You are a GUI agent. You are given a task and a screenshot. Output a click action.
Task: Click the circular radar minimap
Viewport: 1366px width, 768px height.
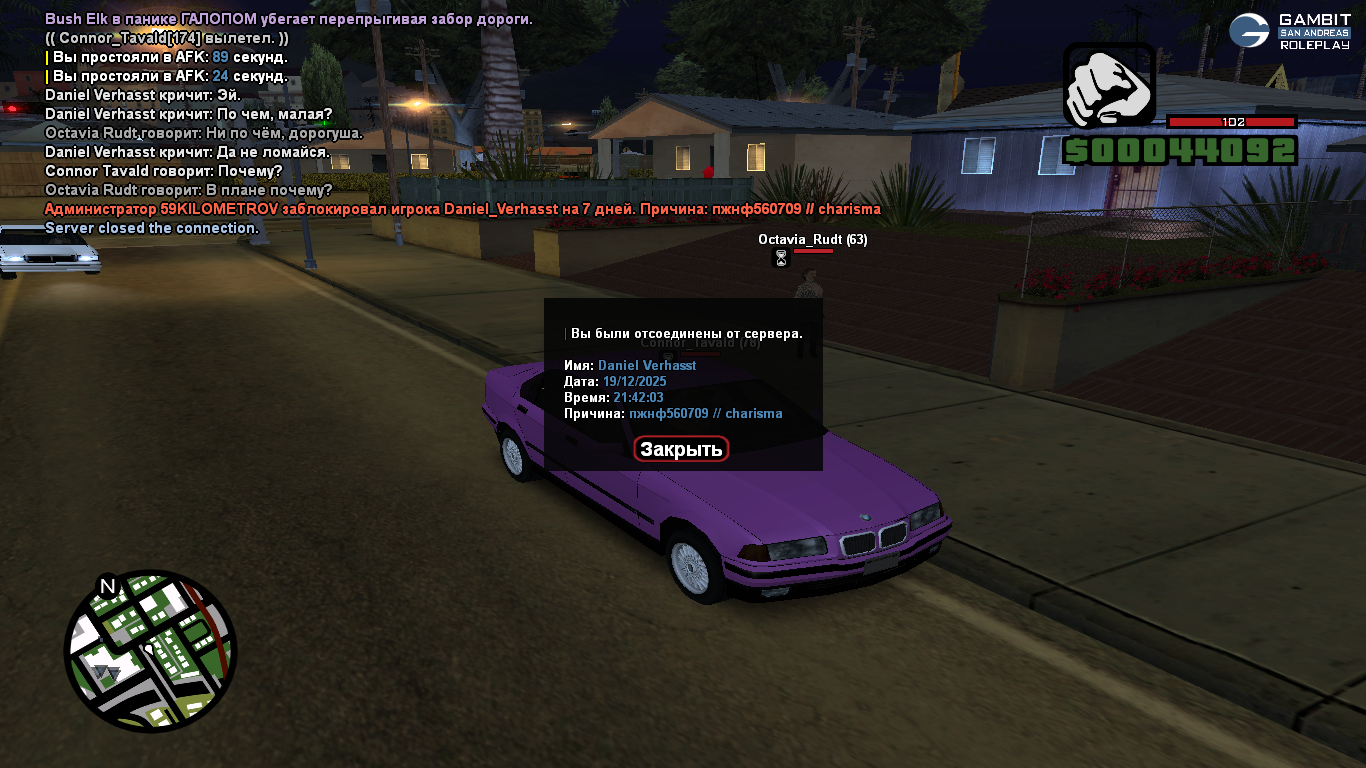[150, 650]
